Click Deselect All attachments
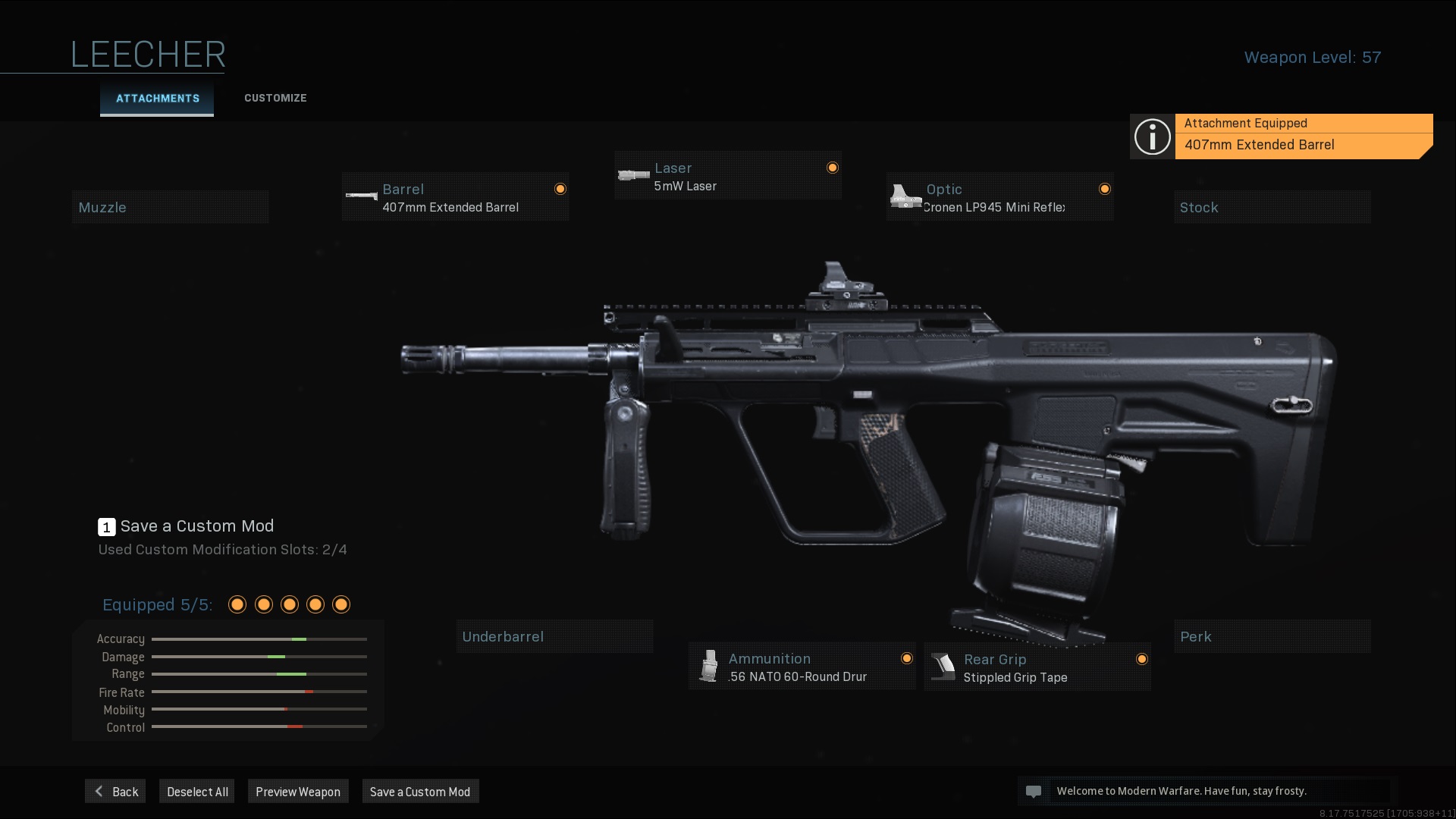Image resolution: width=1456 pixels, height=819 pixels. click(197, 792)
